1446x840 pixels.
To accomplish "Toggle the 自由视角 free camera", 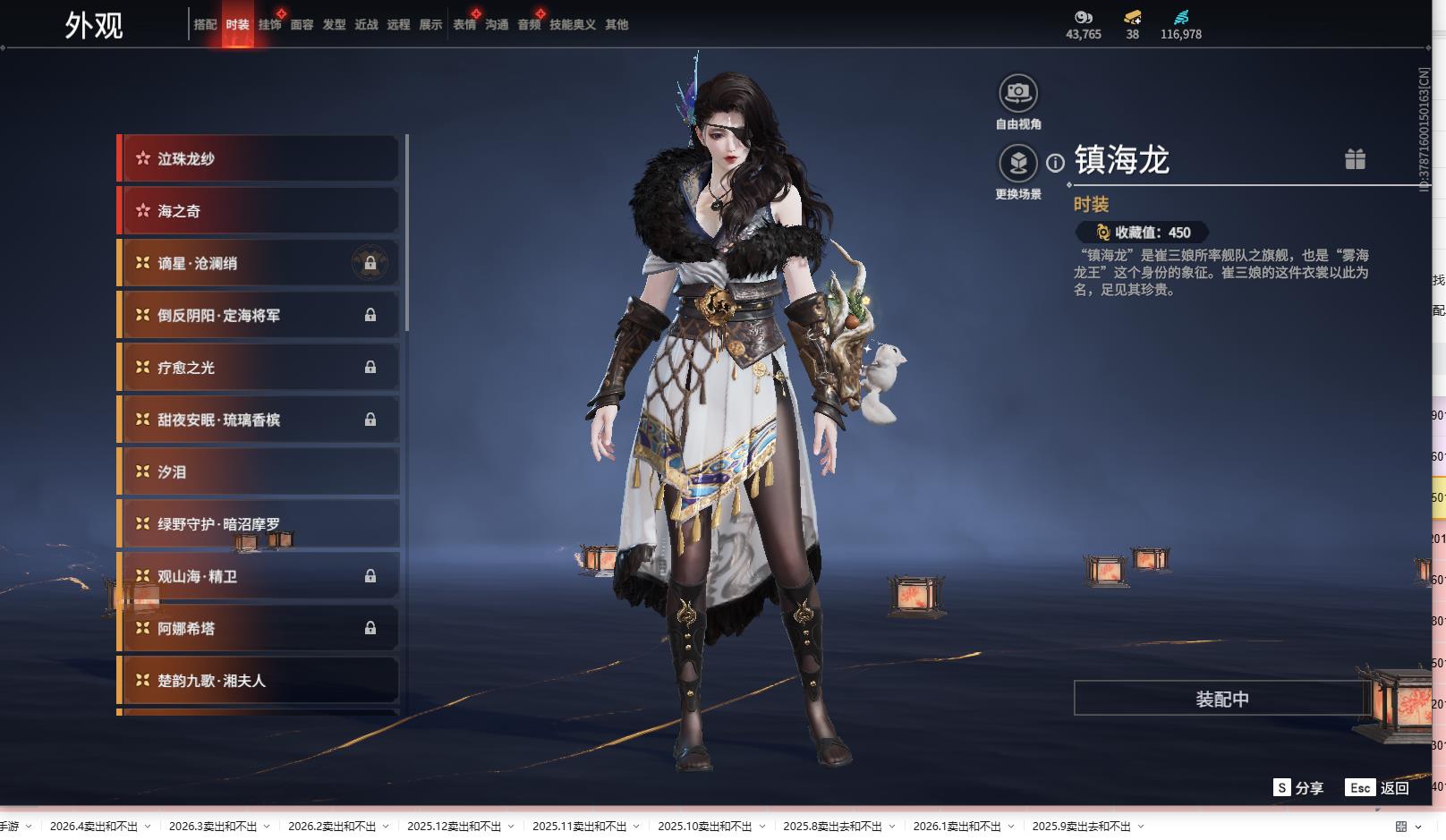I will [1018, 93].
